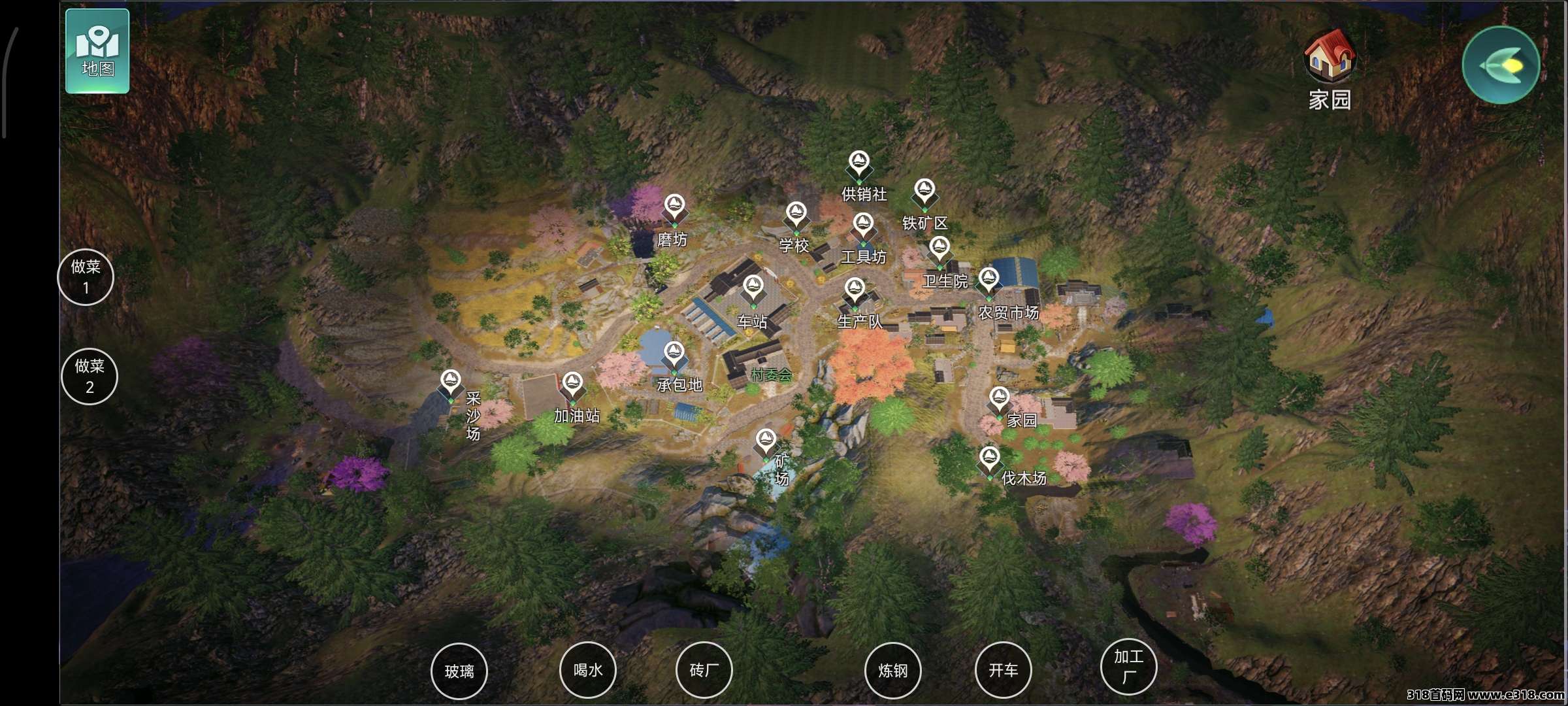
Task: Choose the 玻璃 circle button
Action: [x=459, y=671]
